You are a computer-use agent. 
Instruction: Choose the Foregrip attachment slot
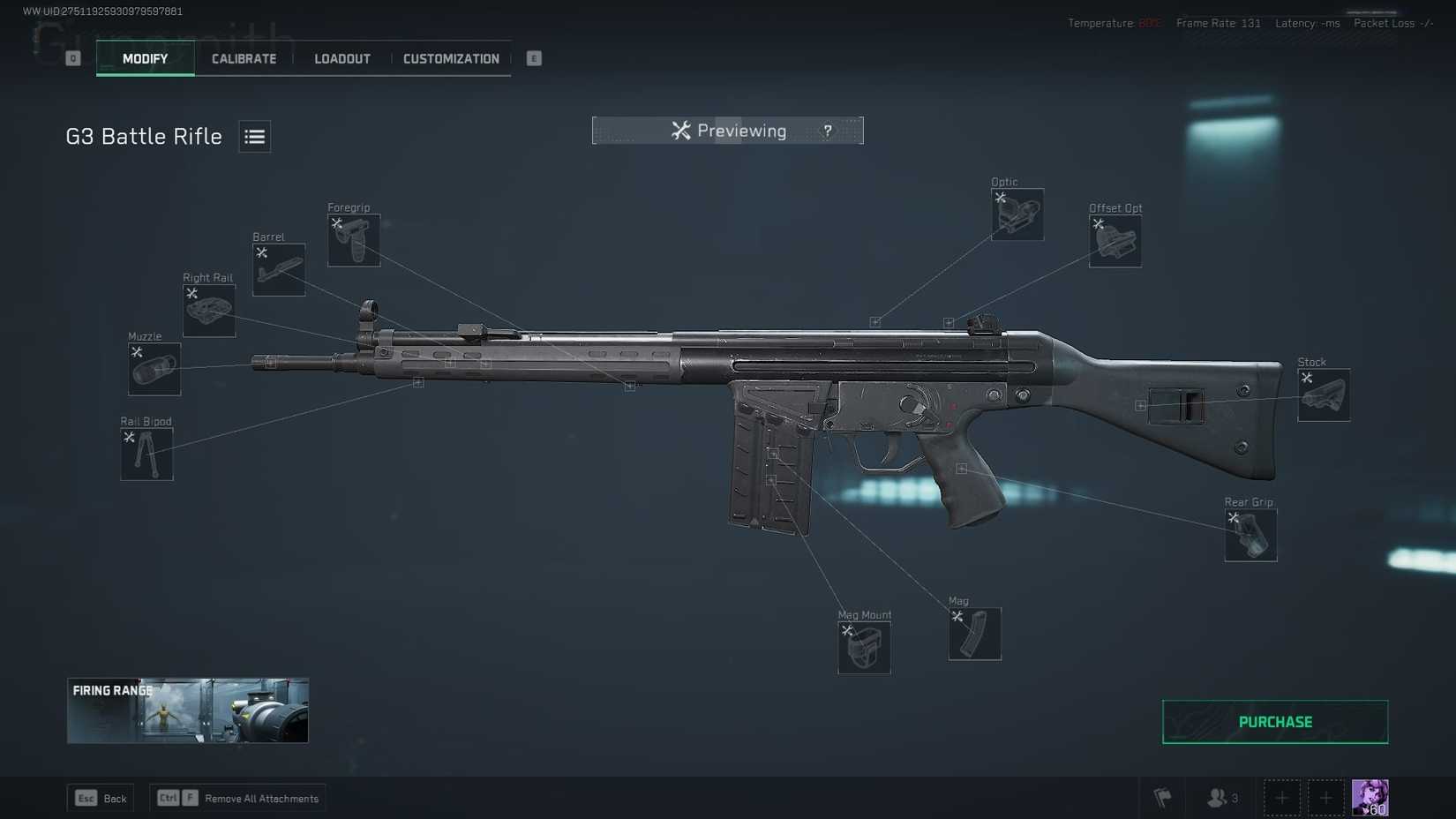click(x=354, y=240)
